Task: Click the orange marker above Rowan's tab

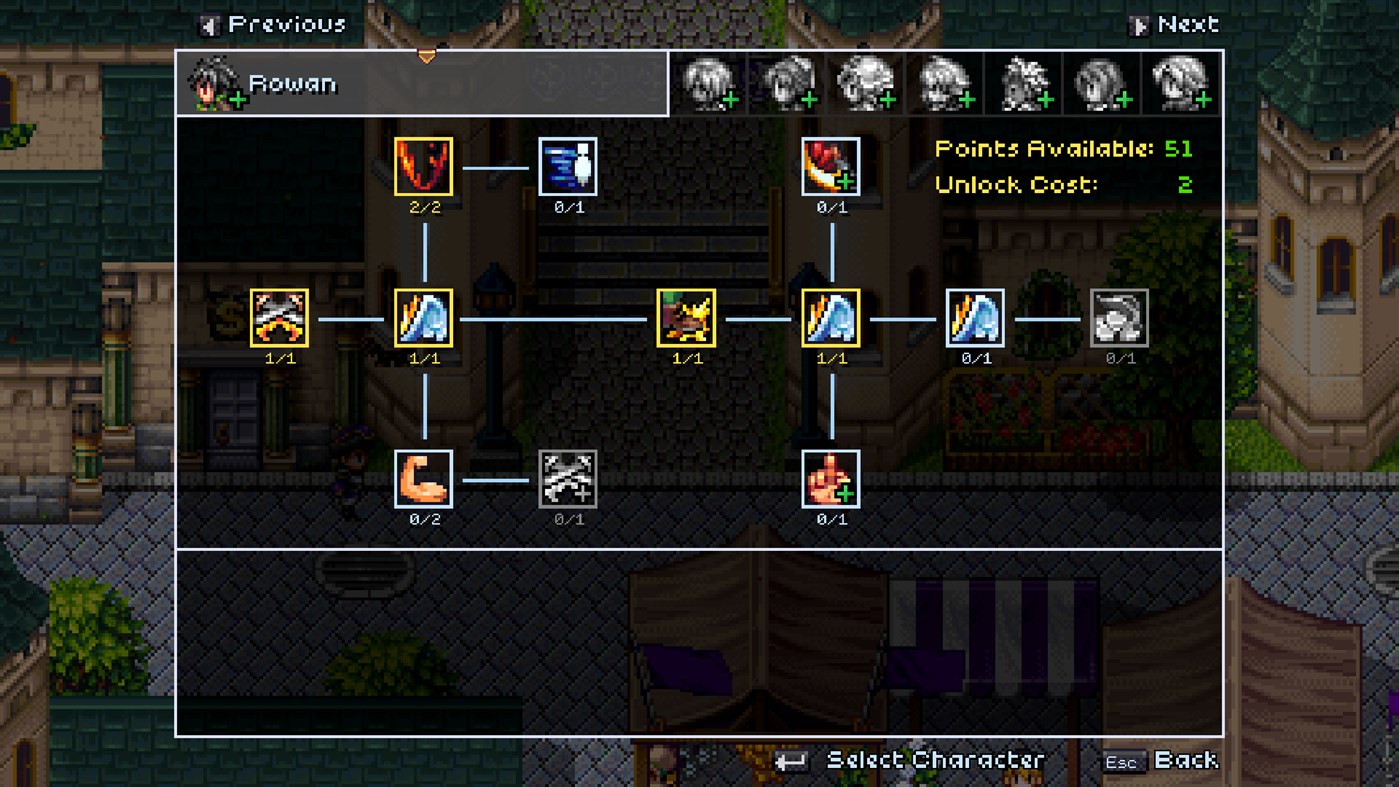Action: tap(427, 57)
